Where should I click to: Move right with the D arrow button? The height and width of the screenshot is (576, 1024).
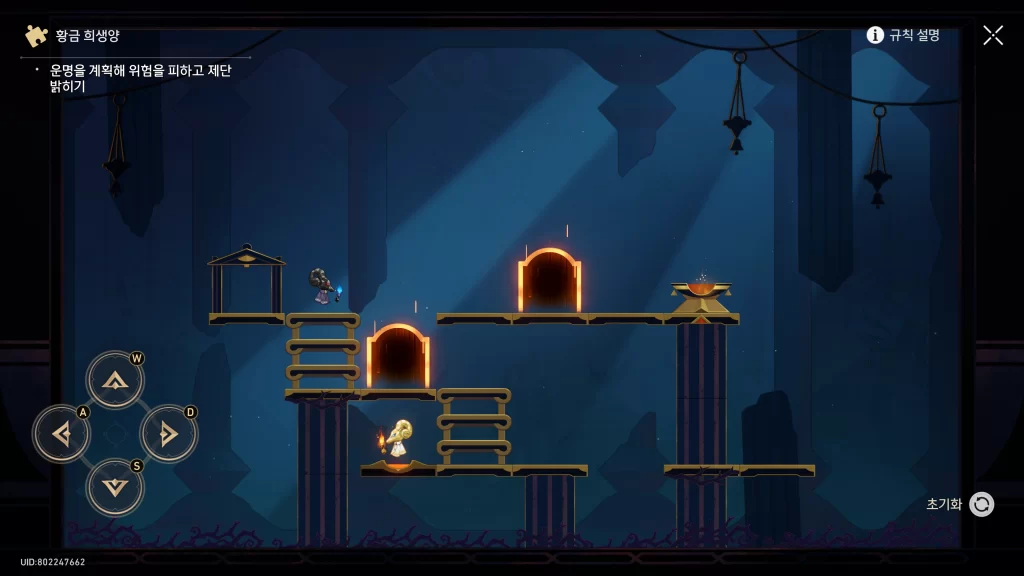coord(169,434)
